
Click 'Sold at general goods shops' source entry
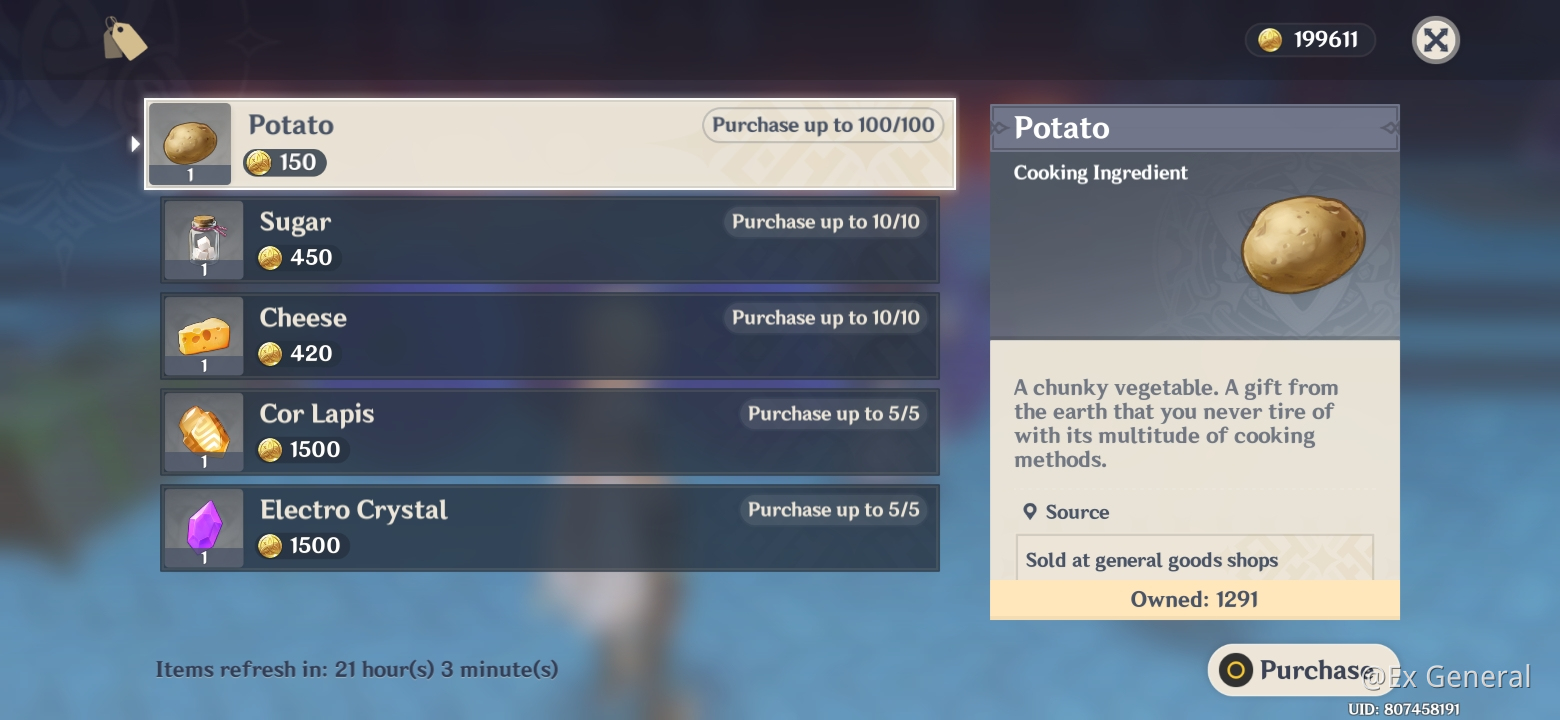1150,560
